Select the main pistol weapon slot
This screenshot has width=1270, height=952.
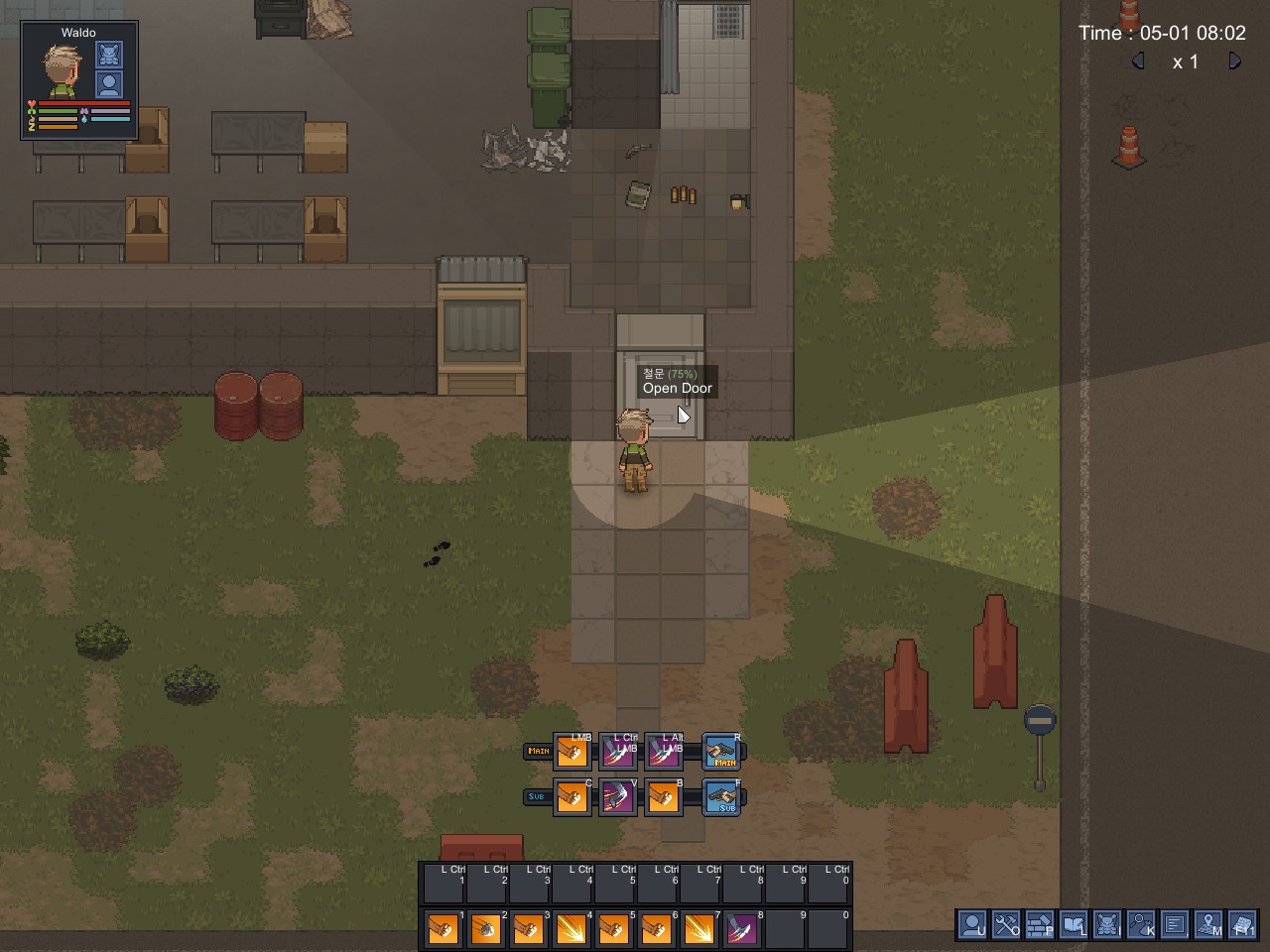(x=722, y=753)
